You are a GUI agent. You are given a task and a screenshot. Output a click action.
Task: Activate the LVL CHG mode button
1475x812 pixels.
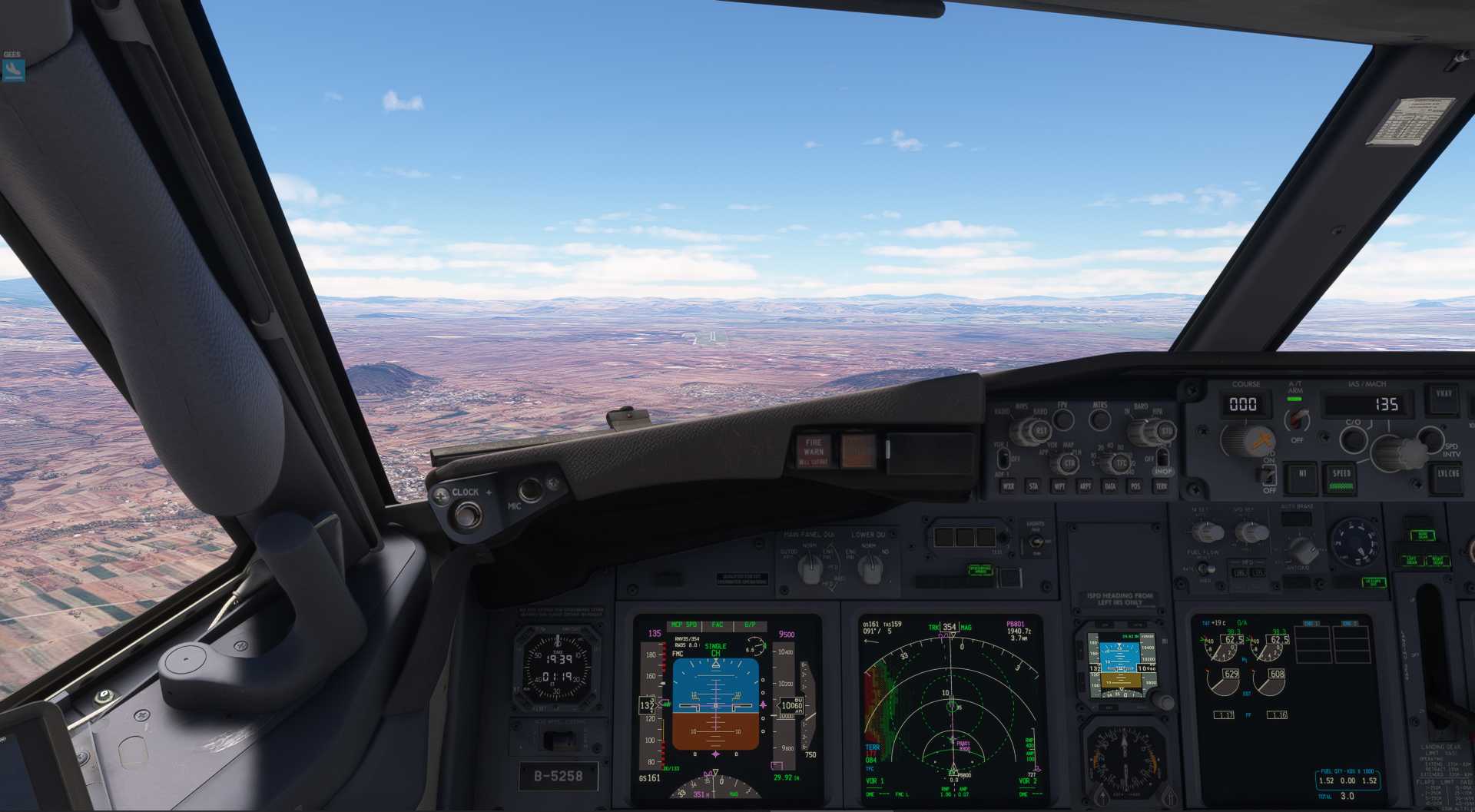pyautogui.click(x=1448, y=476)
